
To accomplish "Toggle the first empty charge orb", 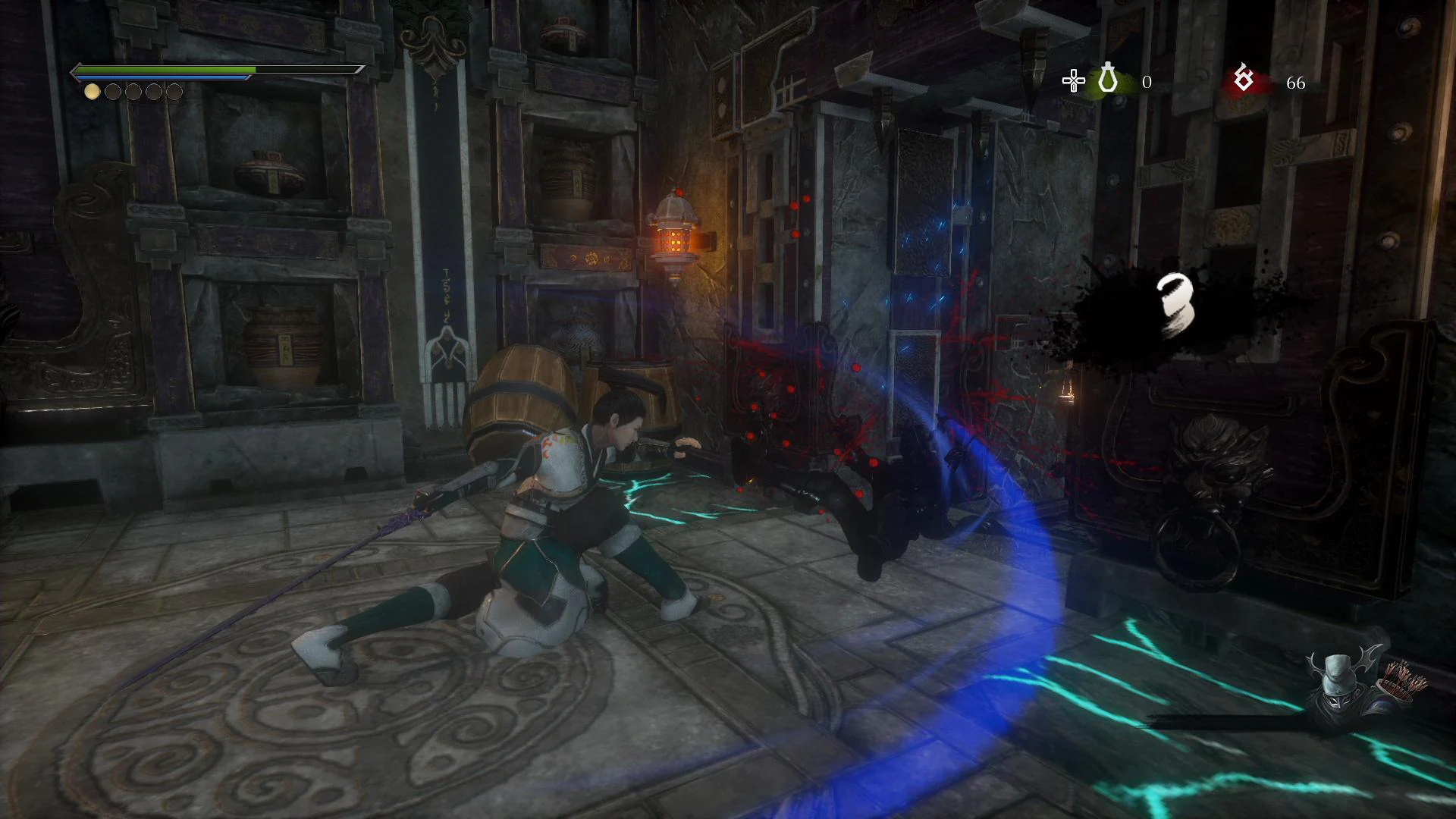I will click(x=114, y=92).
